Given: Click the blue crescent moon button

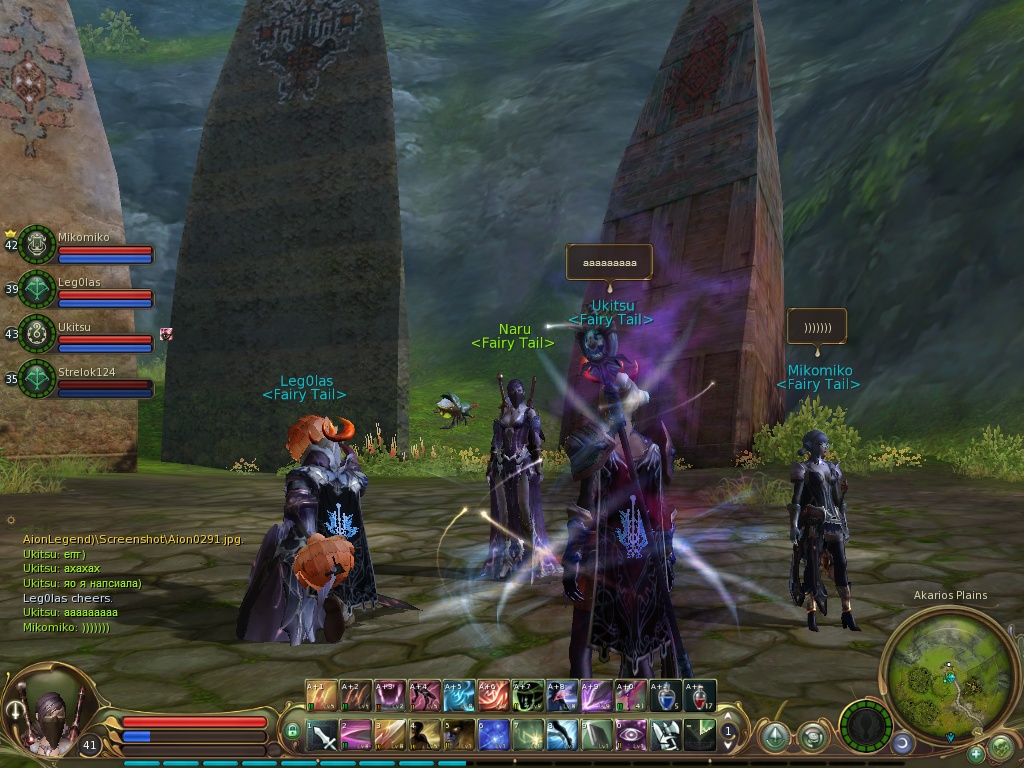Looking at the screenshot, I should (x=902, y=744).
